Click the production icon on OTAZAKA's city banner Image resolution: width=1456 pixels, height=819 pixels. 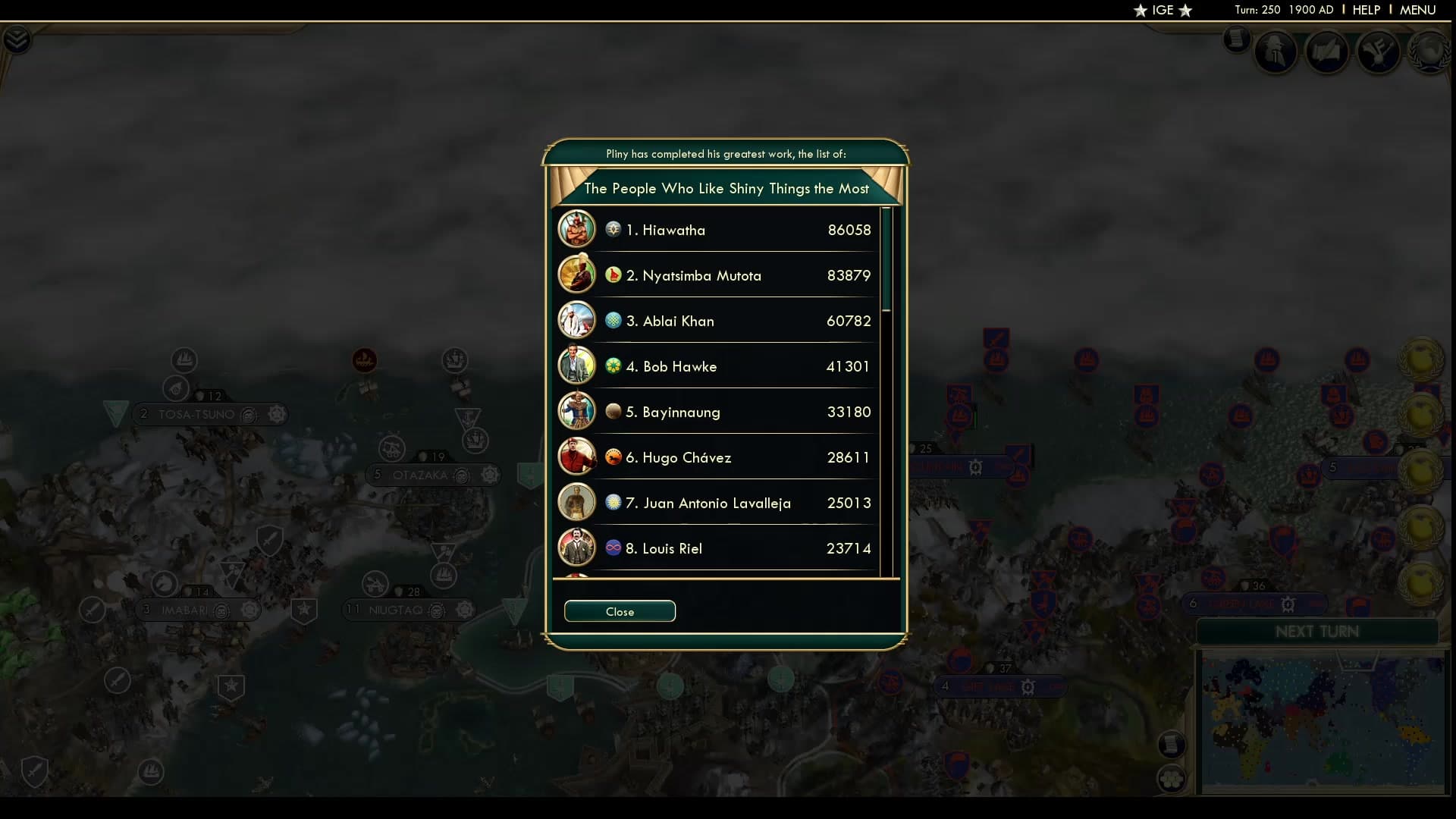click(x=490, y=476)
